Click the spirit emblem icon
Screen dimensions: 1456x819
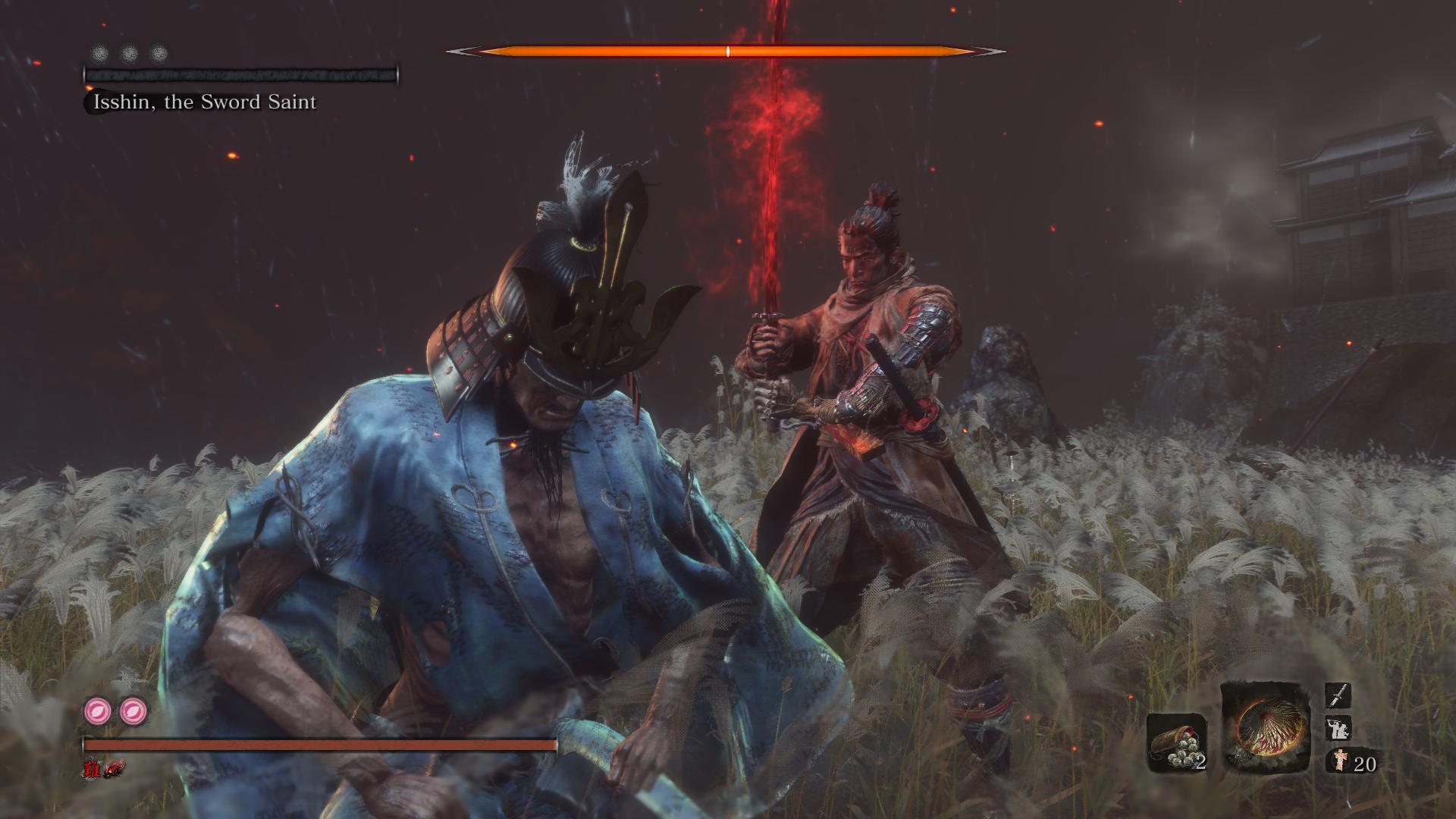pos(1338,761)
